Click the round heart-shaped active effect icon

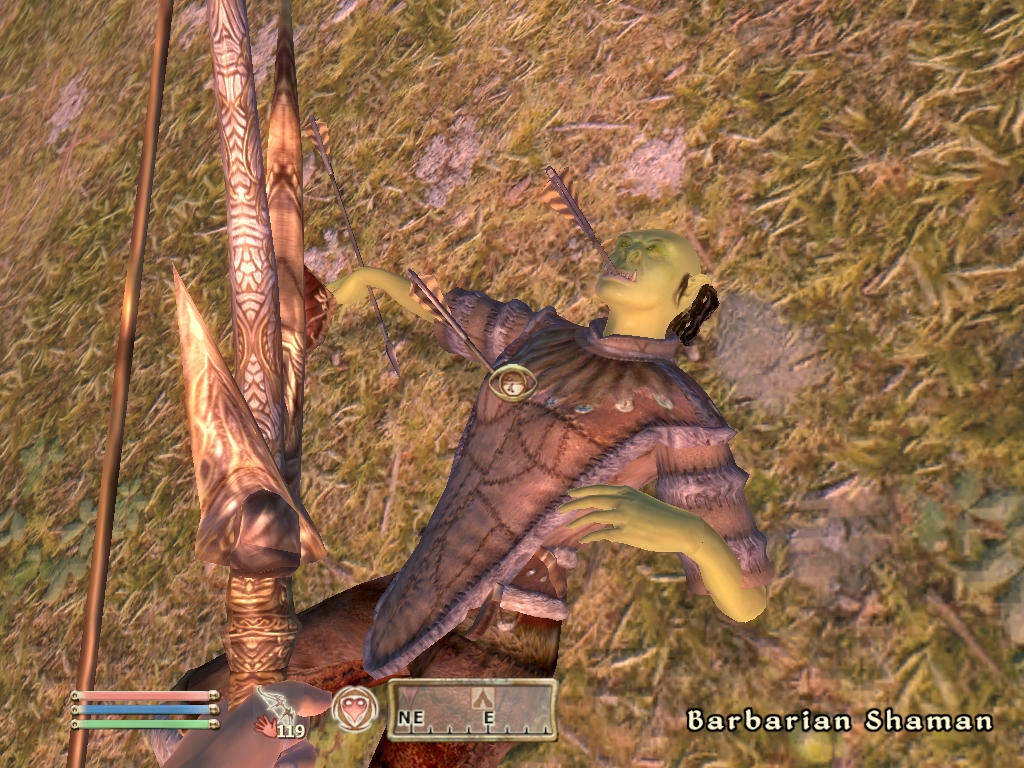point(355,709)
